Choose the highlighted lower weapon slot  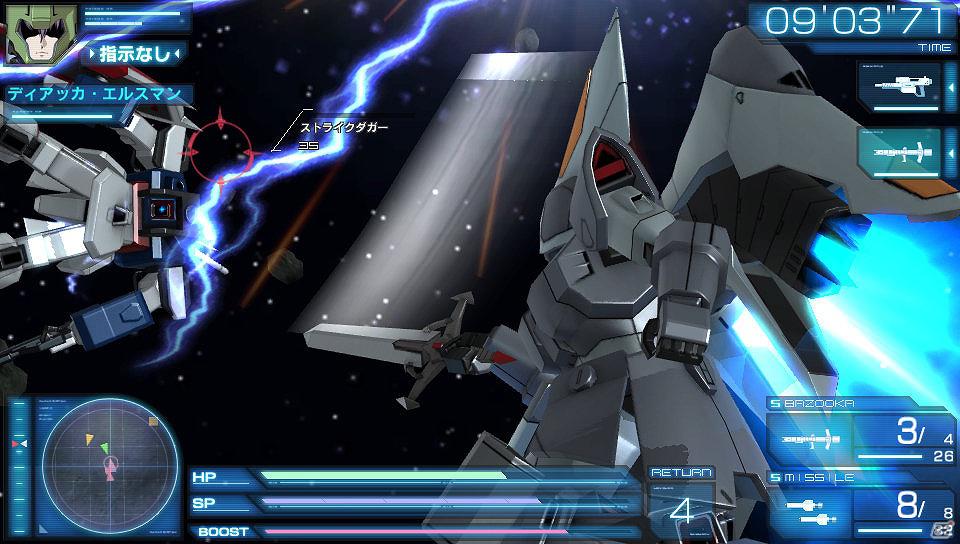pos(899,153)
